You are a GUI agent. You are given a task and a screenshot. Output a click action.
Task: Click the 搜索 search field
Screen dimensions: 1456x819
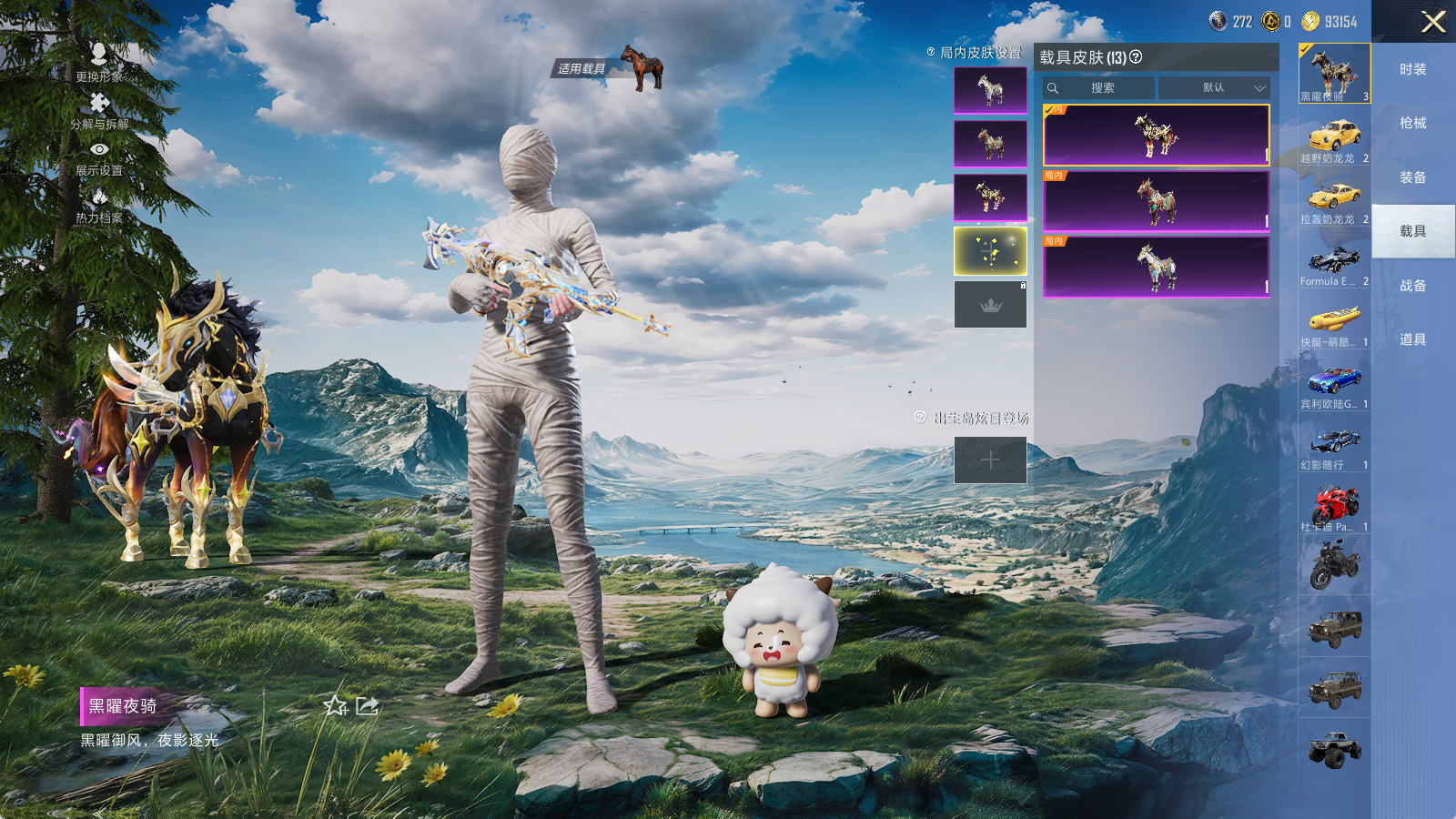pos(1099,88)
